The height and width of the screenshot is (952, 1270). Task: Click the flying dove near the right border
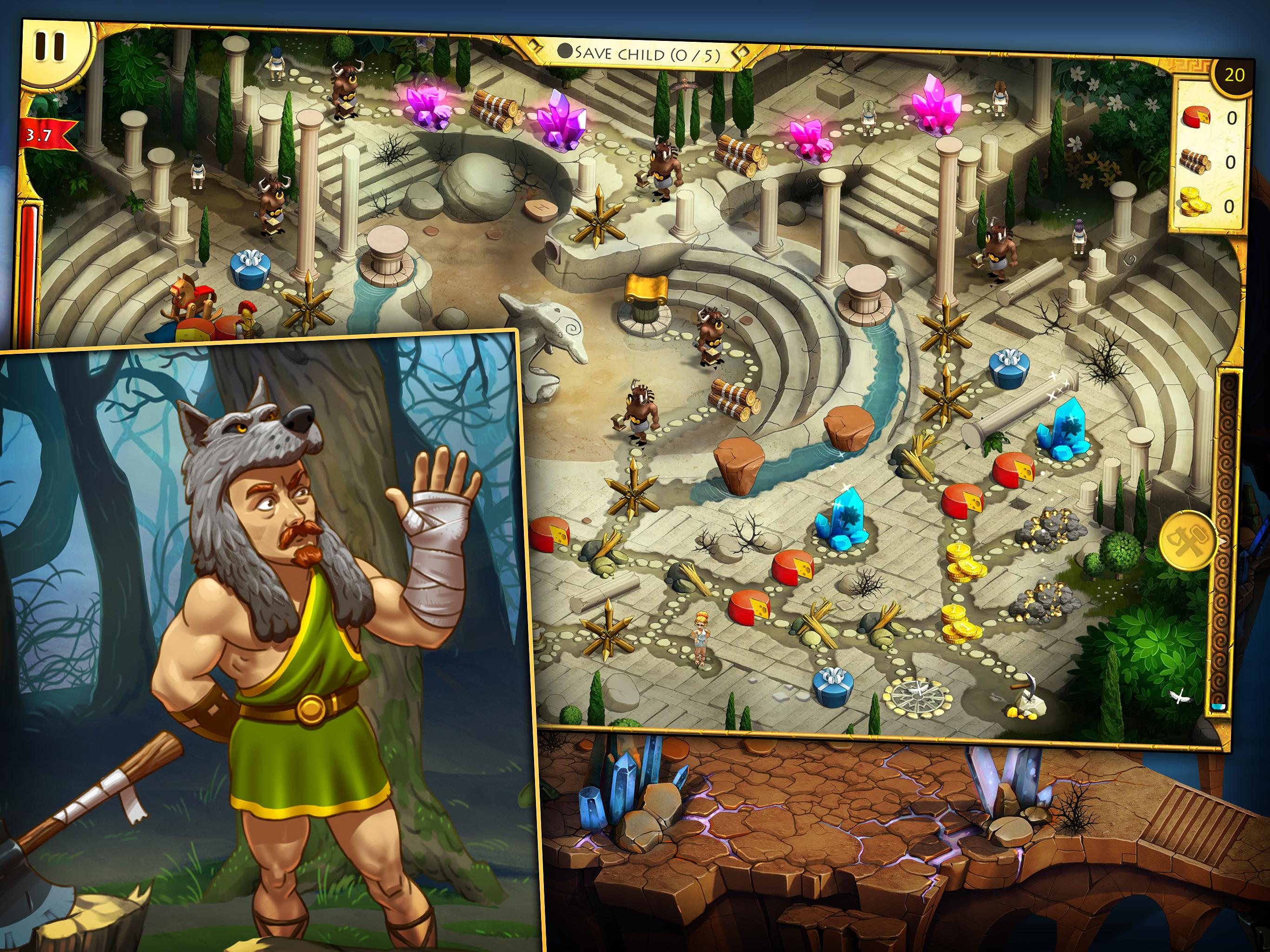tap(1180, 696)
